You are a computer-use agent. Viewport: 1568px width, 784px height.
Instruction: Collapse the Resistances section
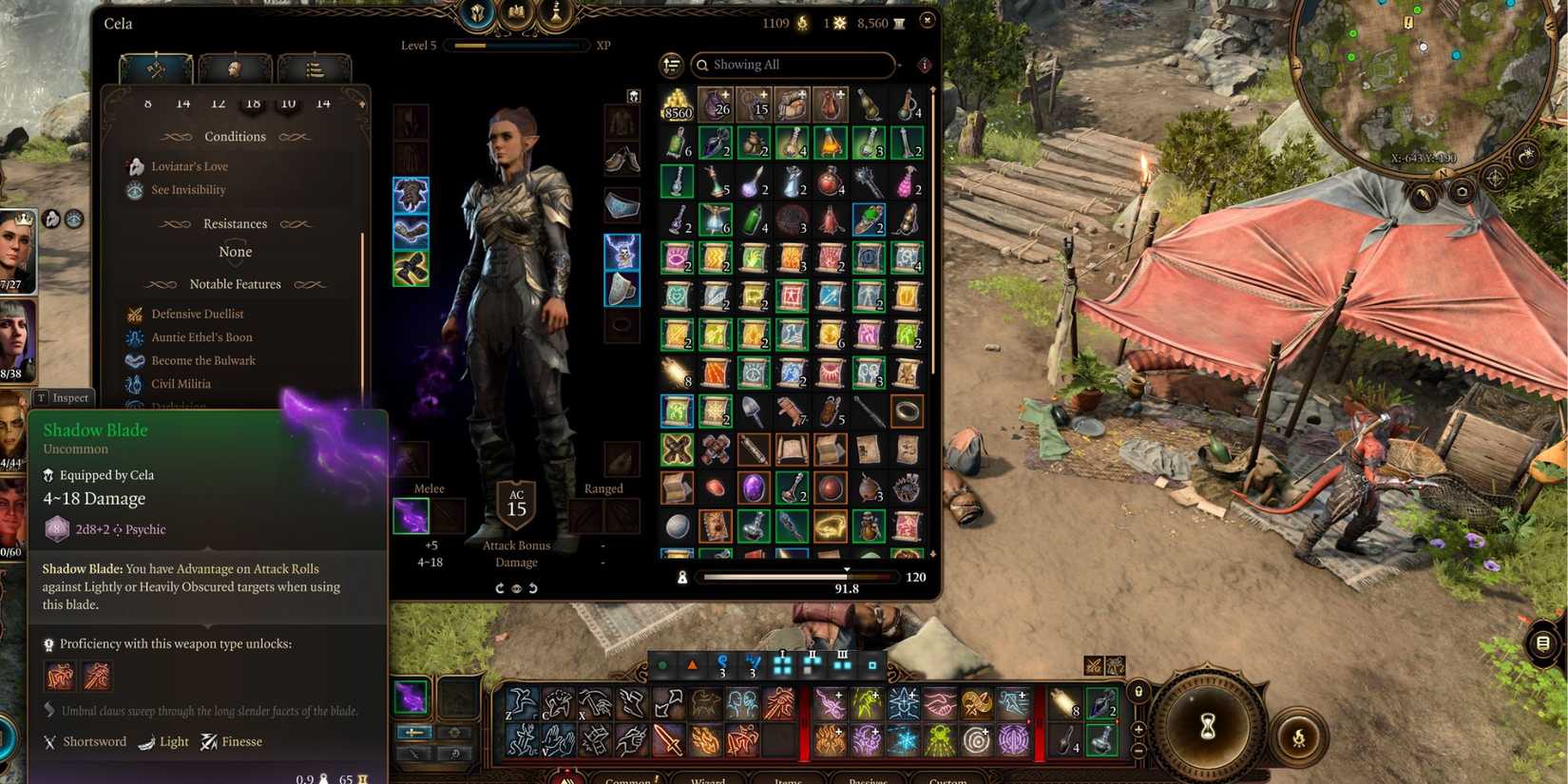pos(235,223)
